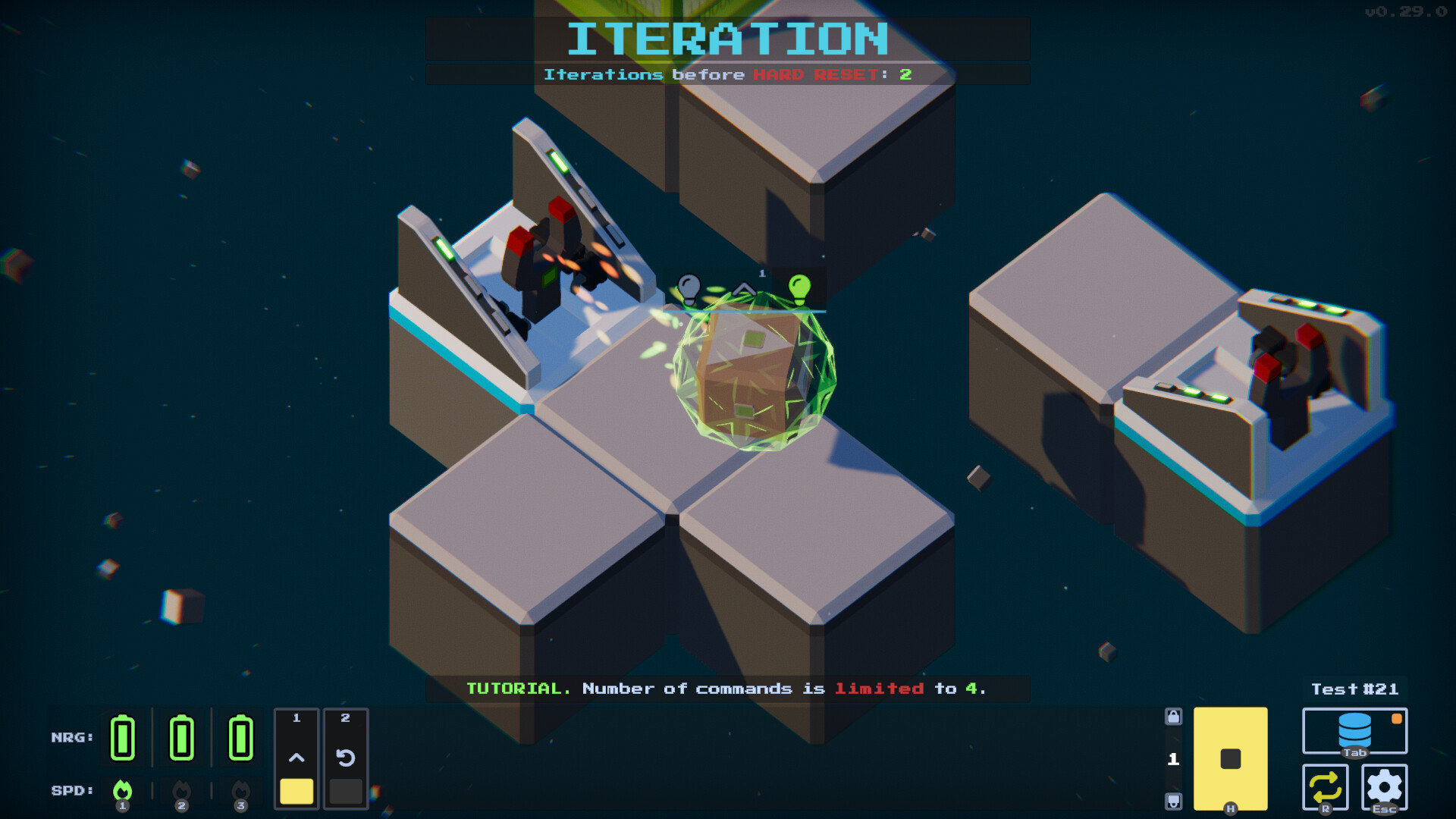Click the undo icon in command slot 2
Screen dimensions: 1456x819
346,755
